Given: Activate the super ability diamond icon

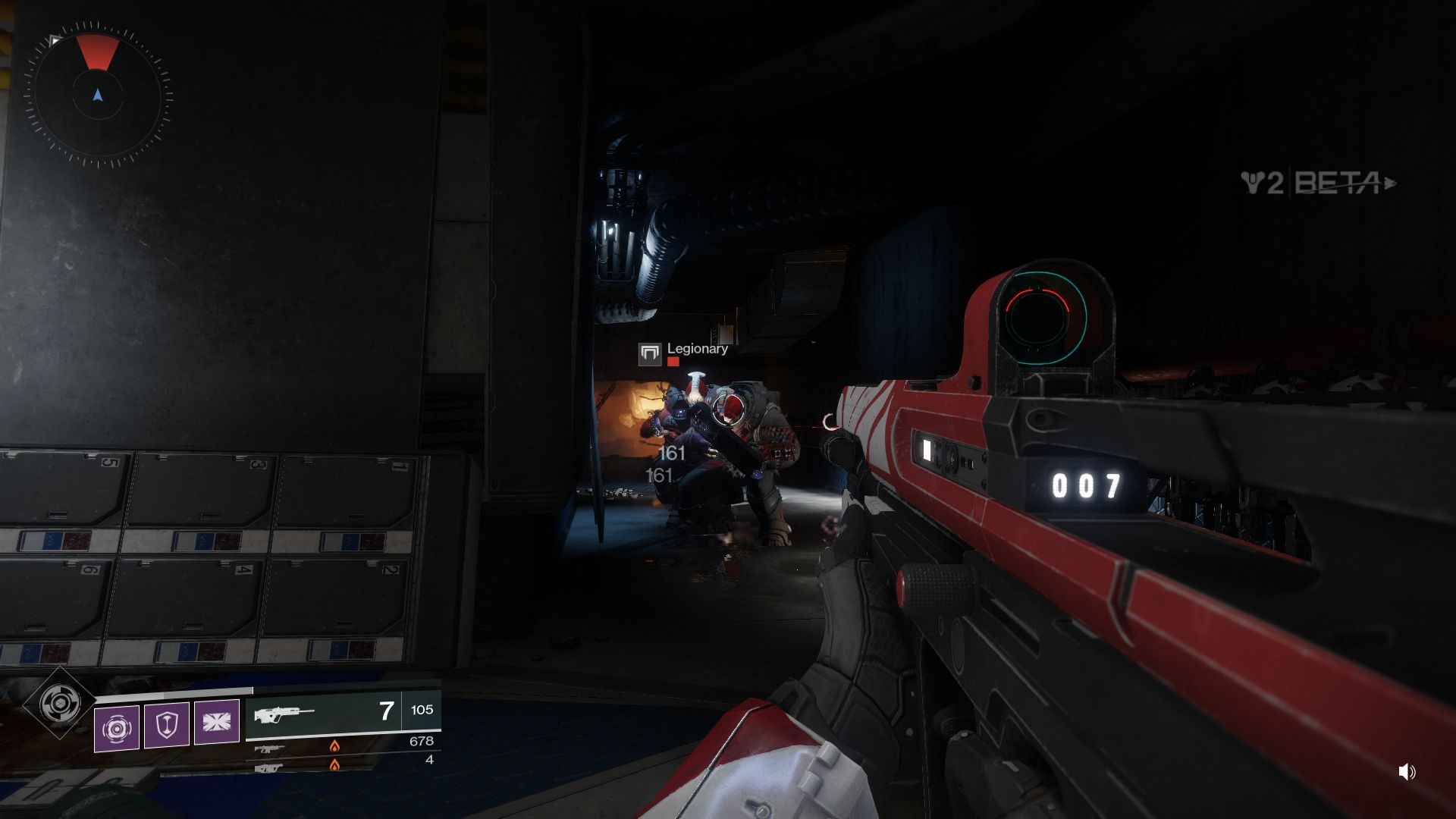Looking at the screenshot, I should pyautogui.click(x=61, y=704).
